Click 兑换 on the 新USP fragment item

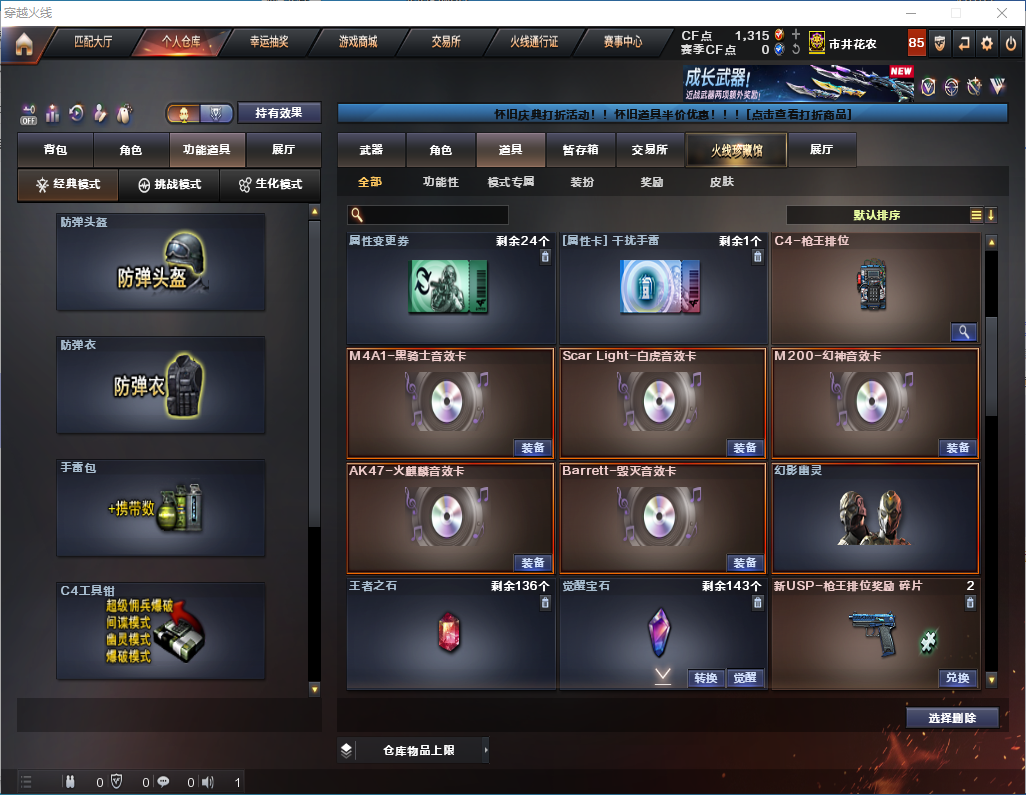click(x=957, y=678)
